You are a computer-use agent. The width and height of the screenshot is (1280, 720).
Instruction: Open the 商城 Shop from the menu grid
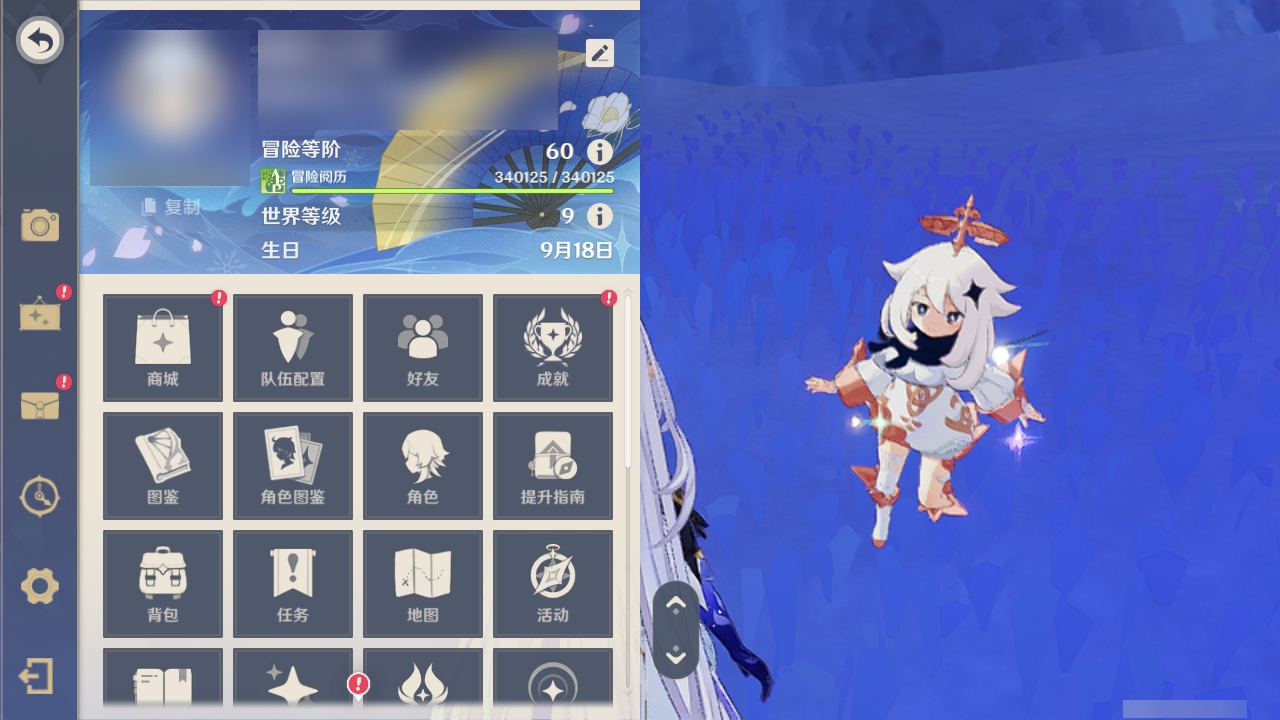[x=162, y=346]
